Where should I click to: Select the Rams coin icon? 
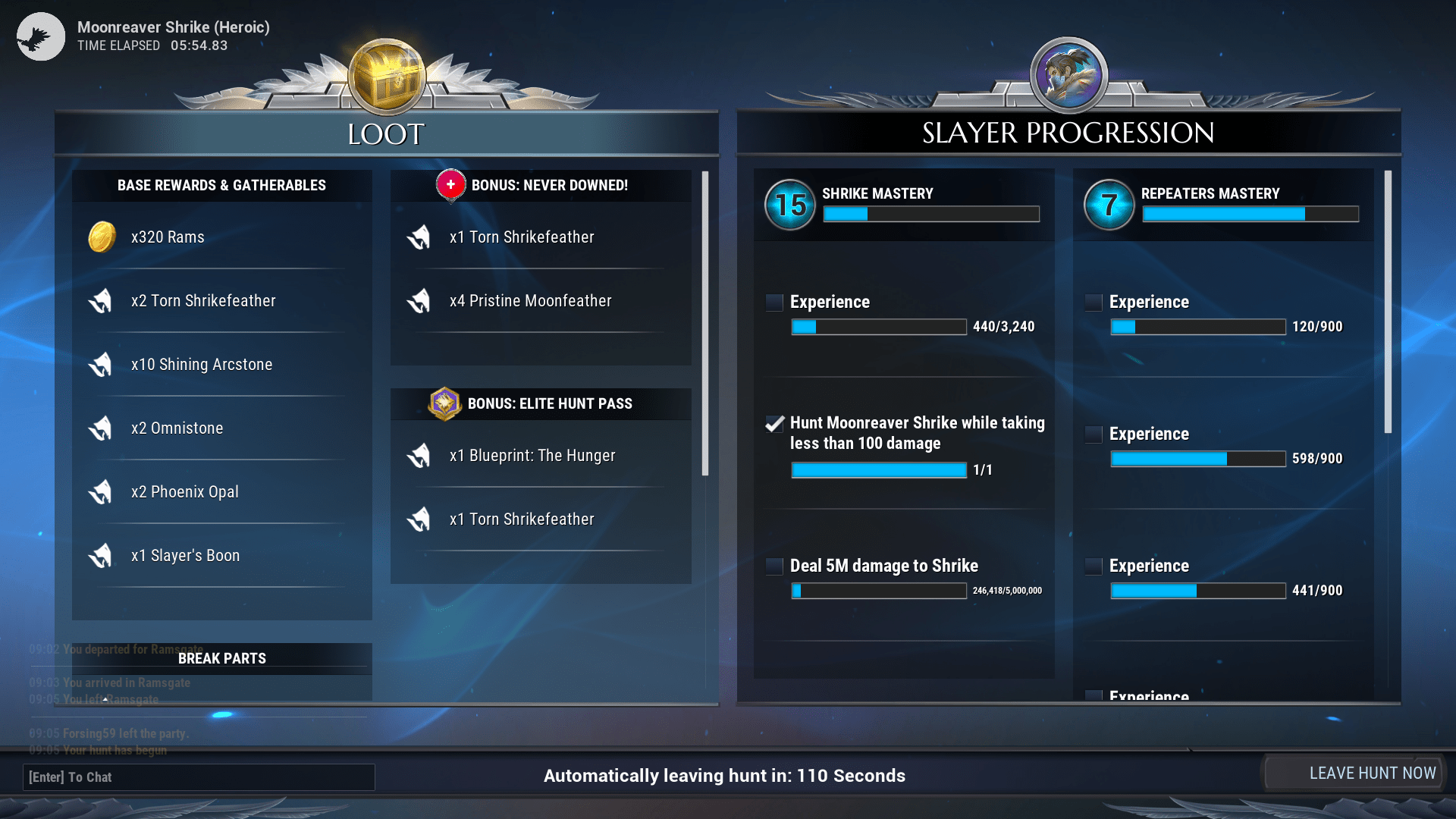pos(102,237)
